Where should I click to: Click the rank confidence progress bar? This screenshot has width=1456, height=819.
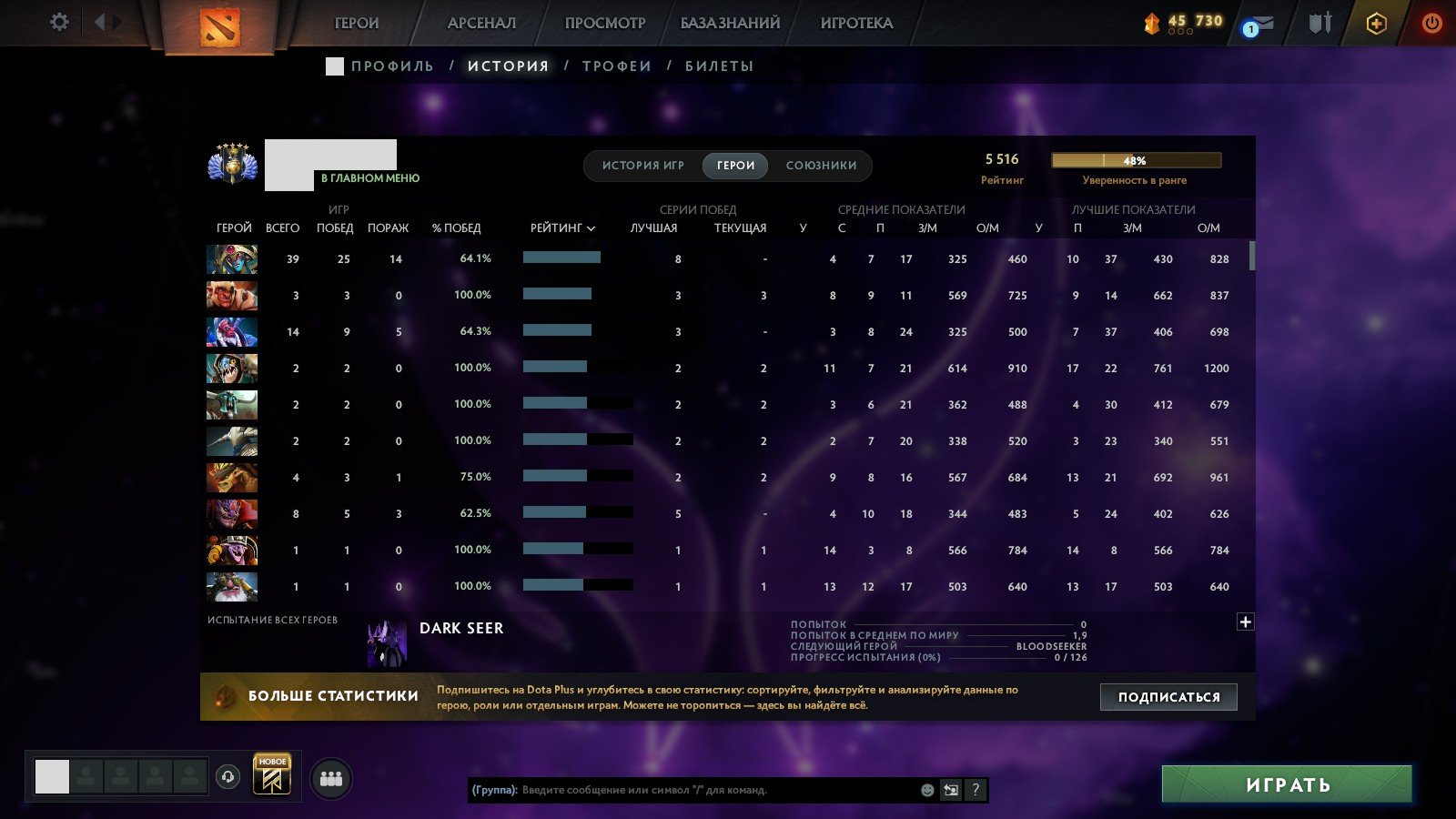1136,160
